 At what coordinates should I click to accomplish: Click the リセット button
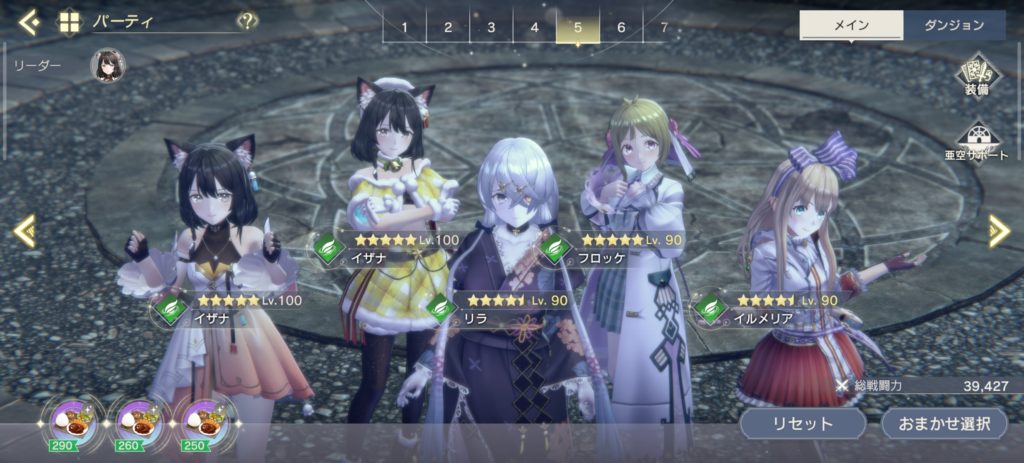coord(802,423)
